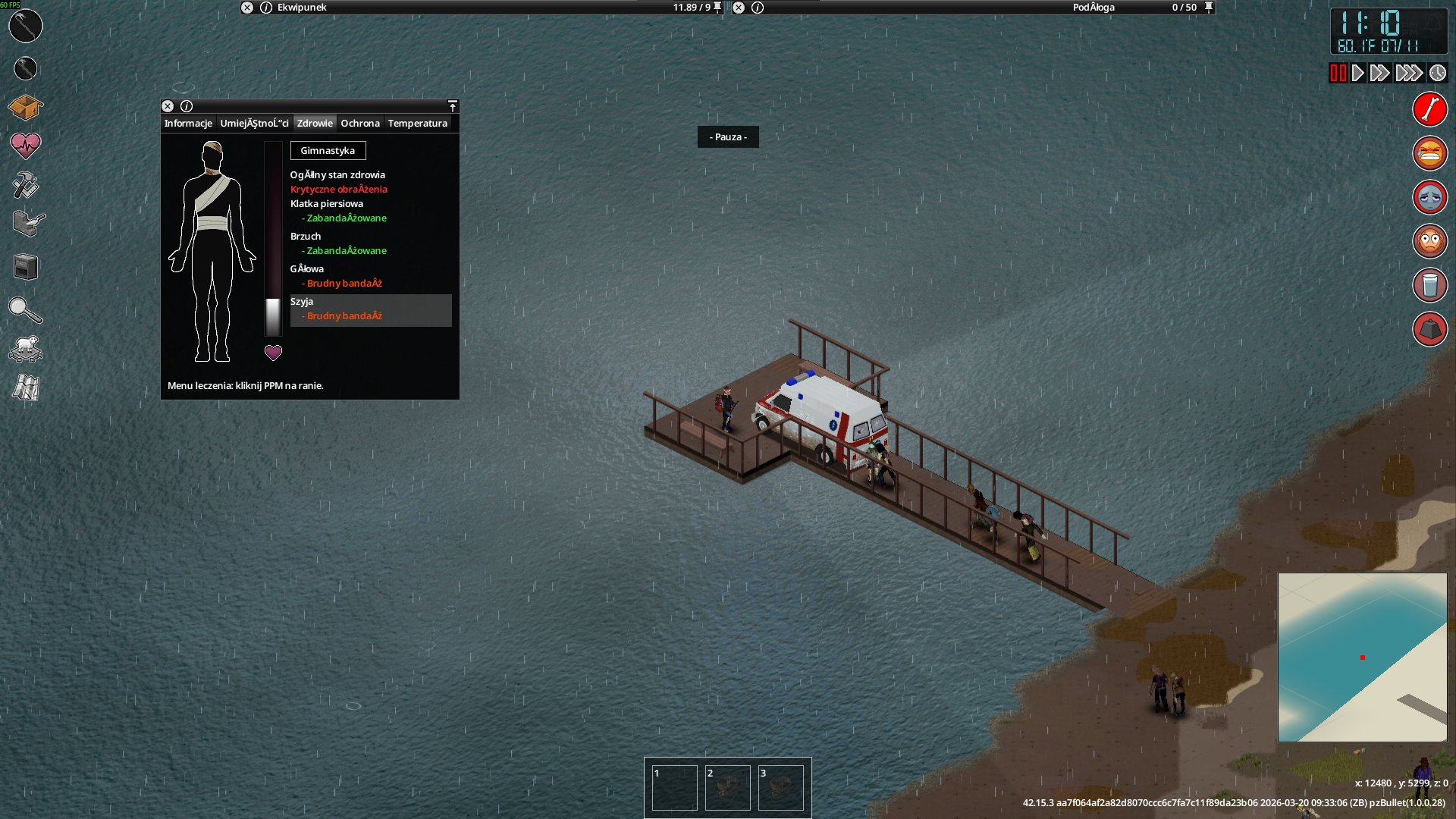Click the magnifying glass search icon
Screen dimensions: 1456x819
coord(25,310)
